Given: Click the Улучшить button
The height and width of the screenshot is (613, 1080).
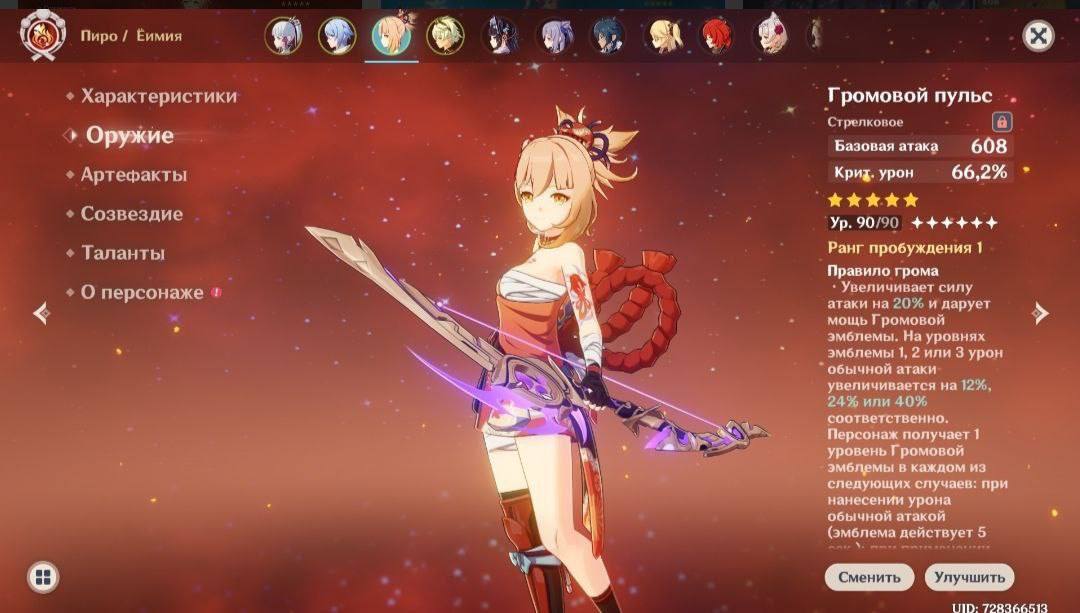Looking at the screenshot, I should (969, 577).
